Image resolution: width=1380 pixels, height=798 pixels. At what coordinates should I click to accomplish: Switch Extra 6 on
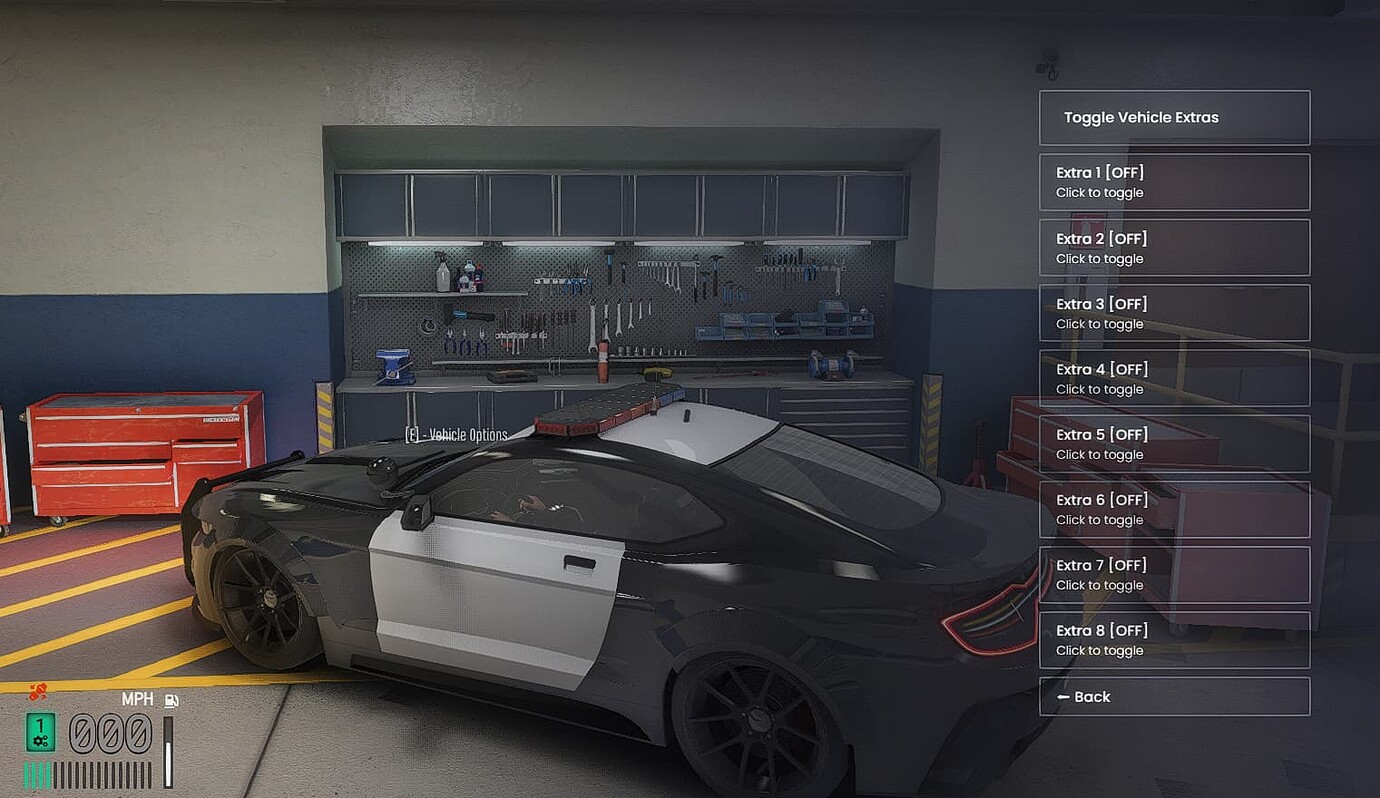pyautogui.click(x=1174, y=509)
